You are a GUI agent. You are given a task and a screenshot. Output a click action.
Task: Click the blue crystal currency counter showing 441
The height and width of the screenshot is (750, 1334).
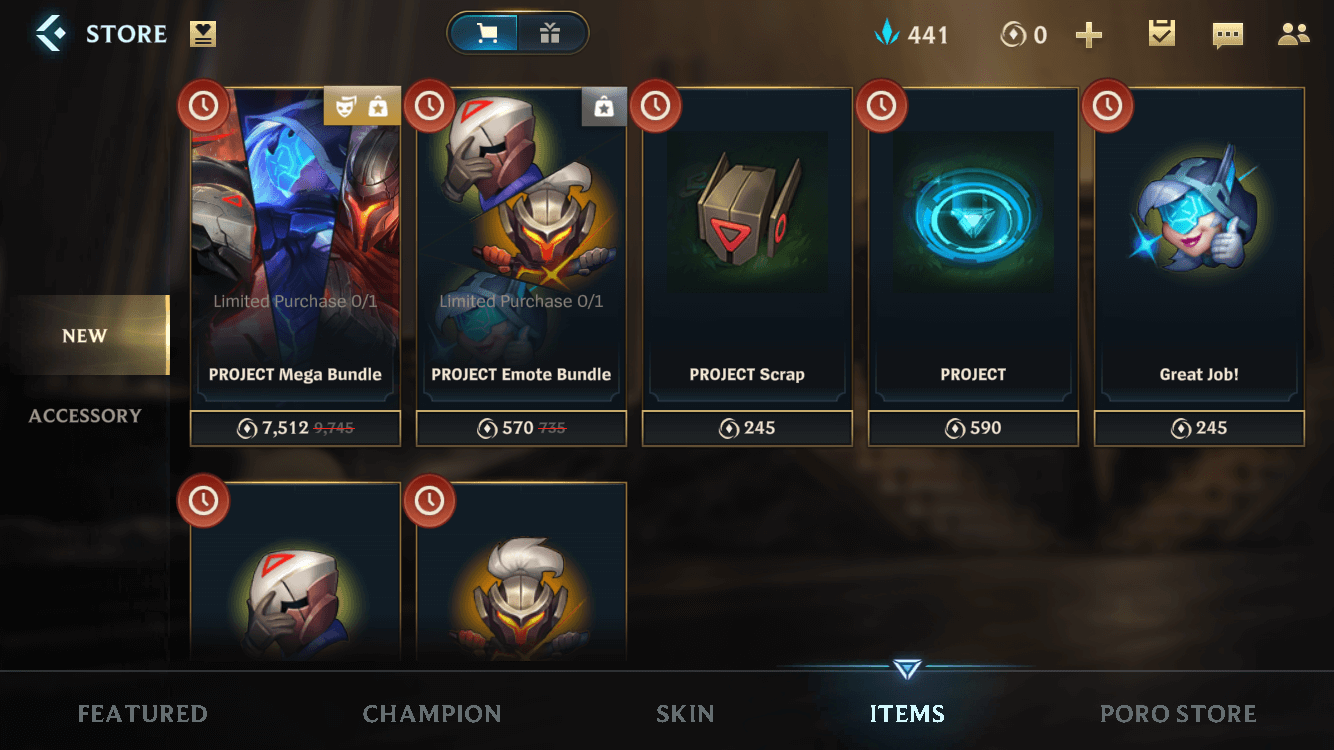pos(912,33)
